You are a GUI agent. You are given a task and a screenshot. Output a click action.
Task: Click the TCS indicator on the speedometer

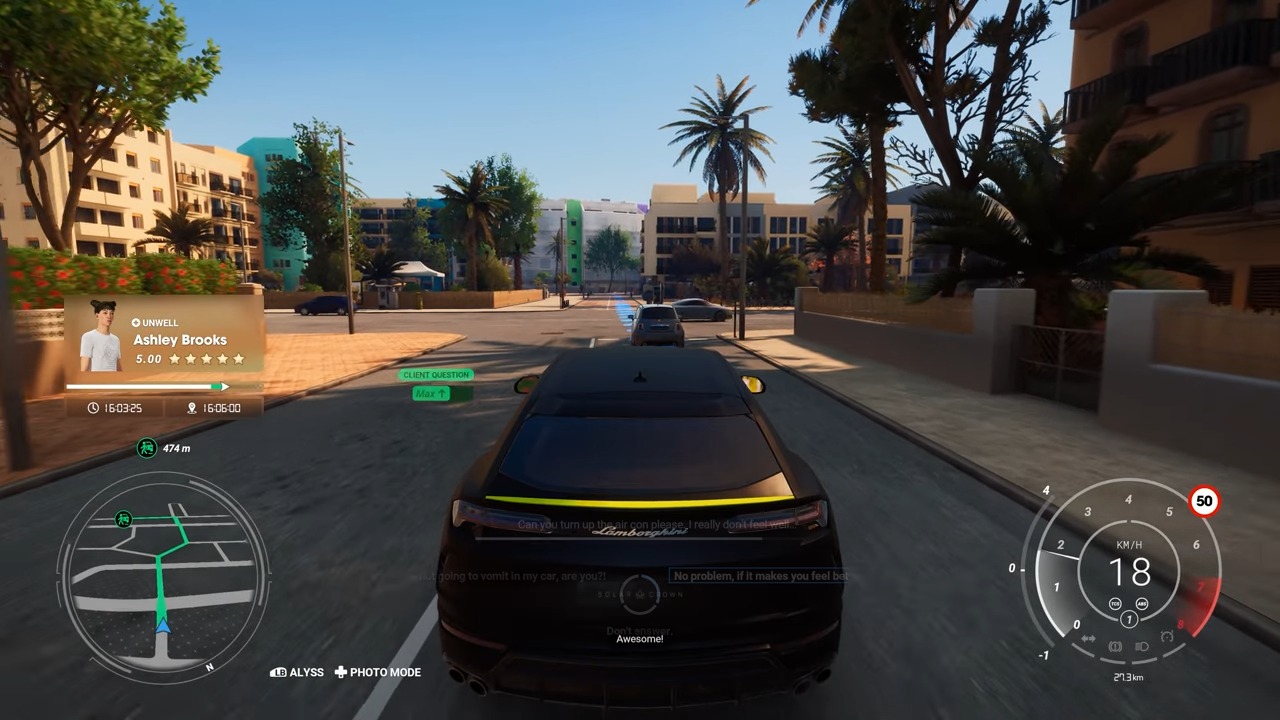pos(1115,604)
